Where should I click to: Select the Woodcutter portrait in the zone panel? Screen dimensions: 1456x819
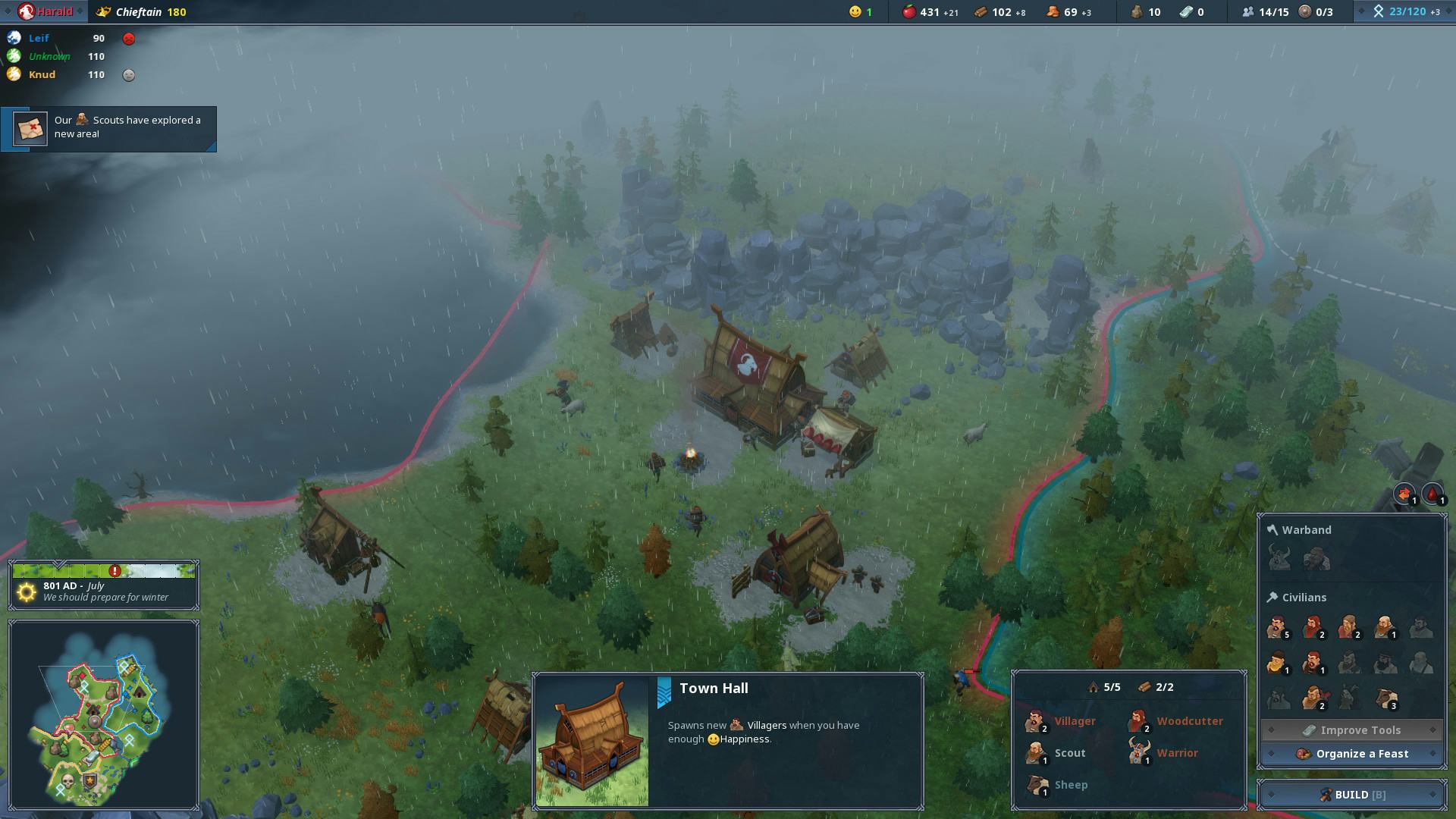click(1139, 721)
